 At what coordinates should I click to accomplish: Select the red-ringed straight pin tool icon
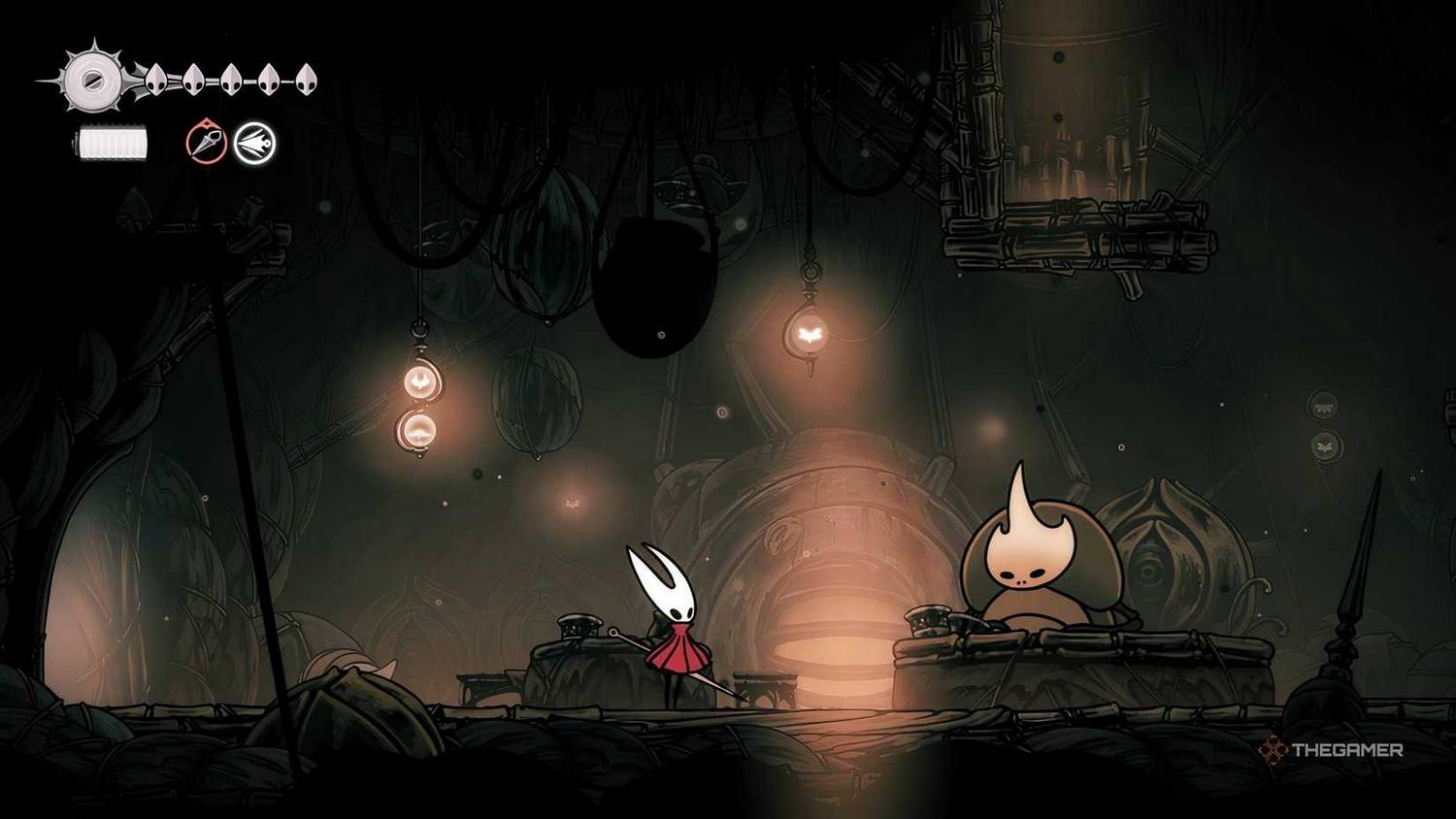click(x=206, y=144)
